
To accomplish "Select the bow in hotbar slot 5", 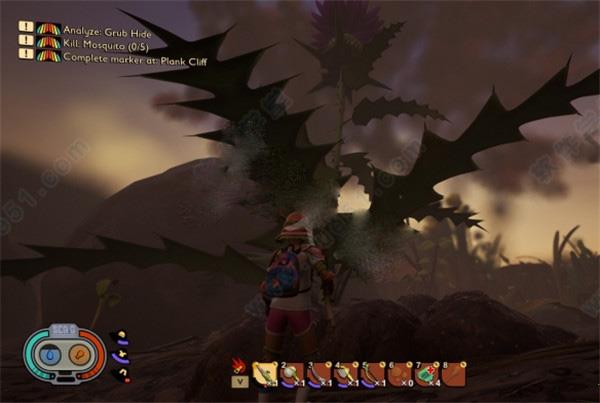I will point(373,373).
